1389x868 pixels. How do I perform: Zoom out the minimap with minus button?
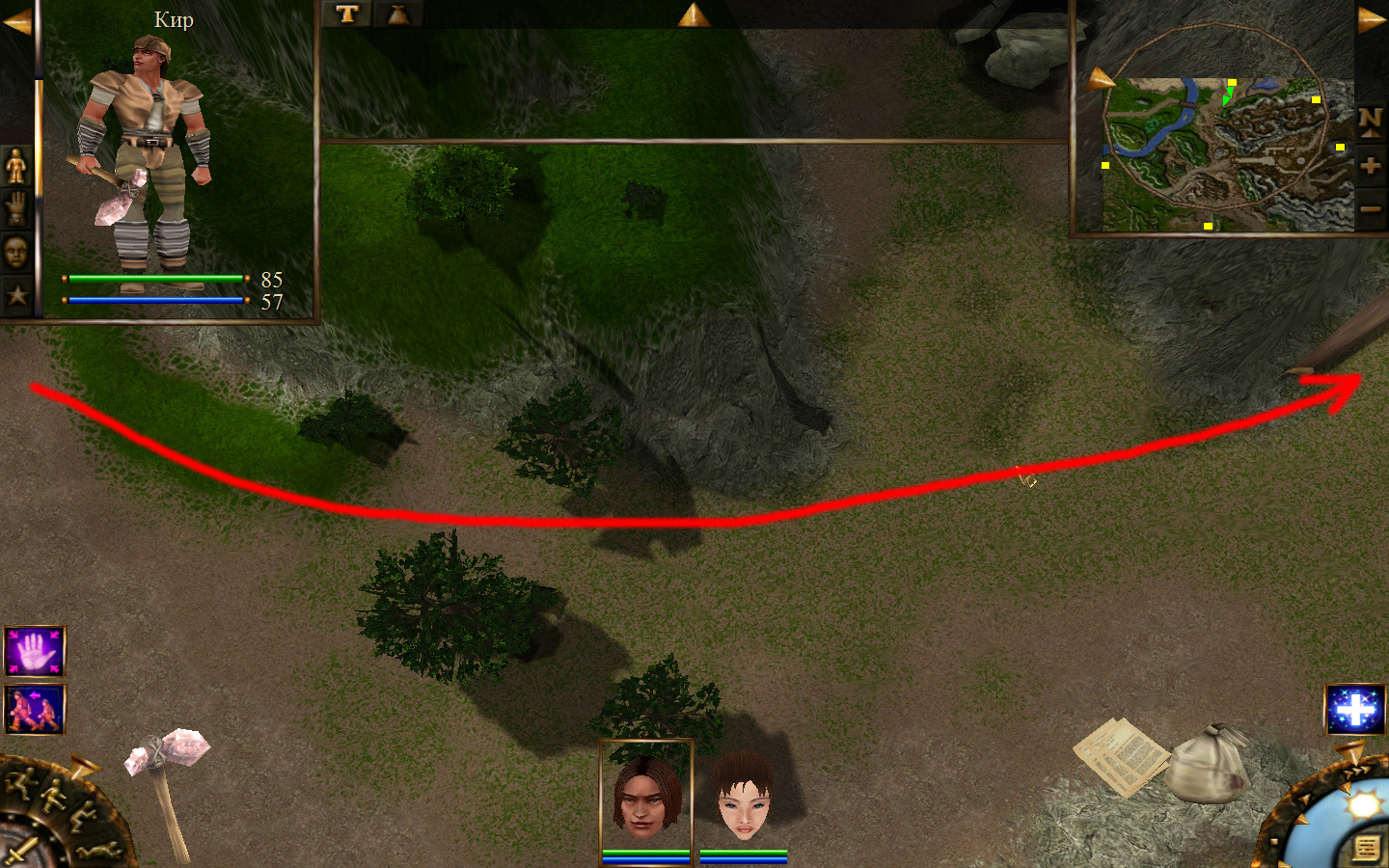1371,208
